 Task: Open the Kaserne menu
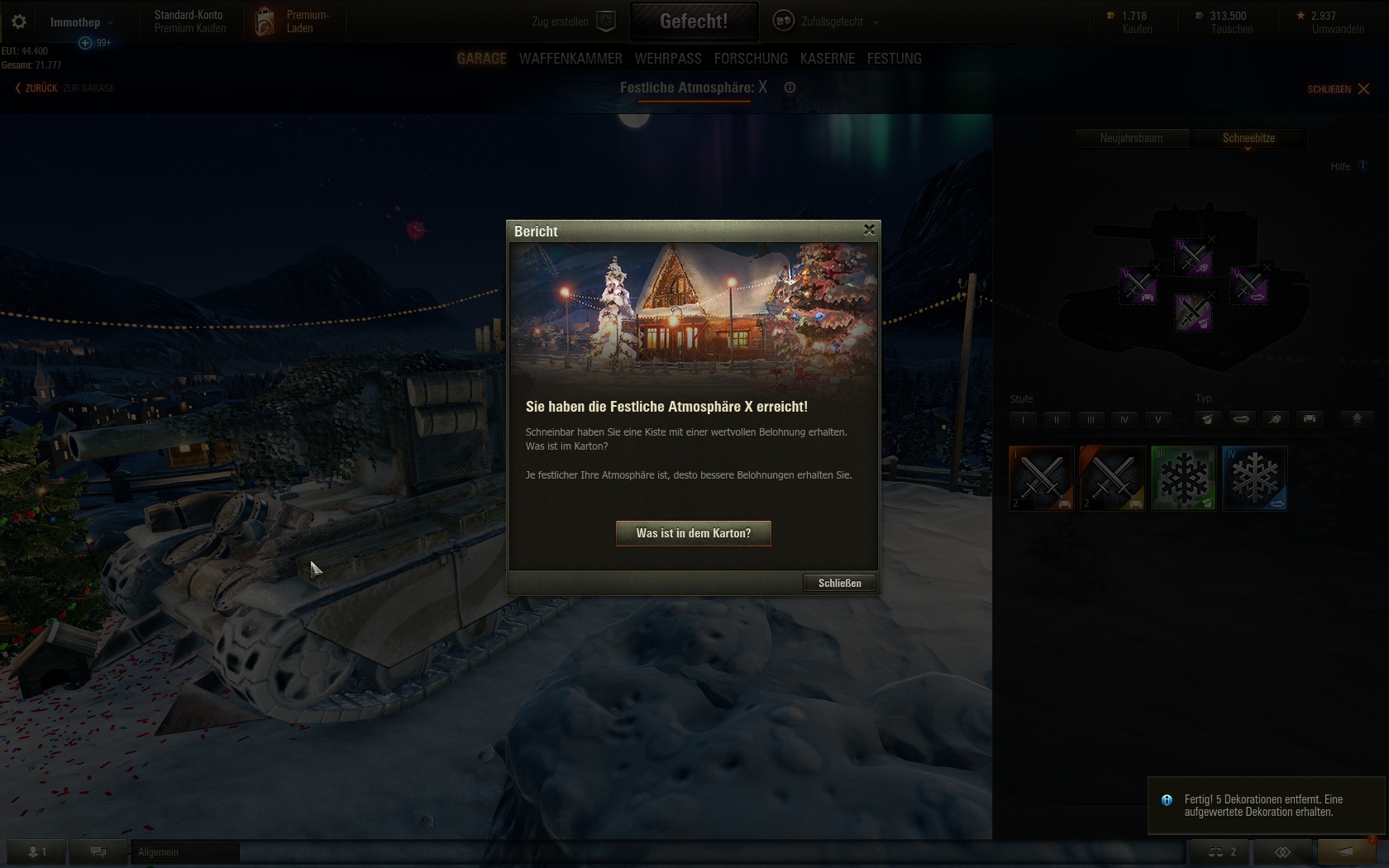point(828,59)
